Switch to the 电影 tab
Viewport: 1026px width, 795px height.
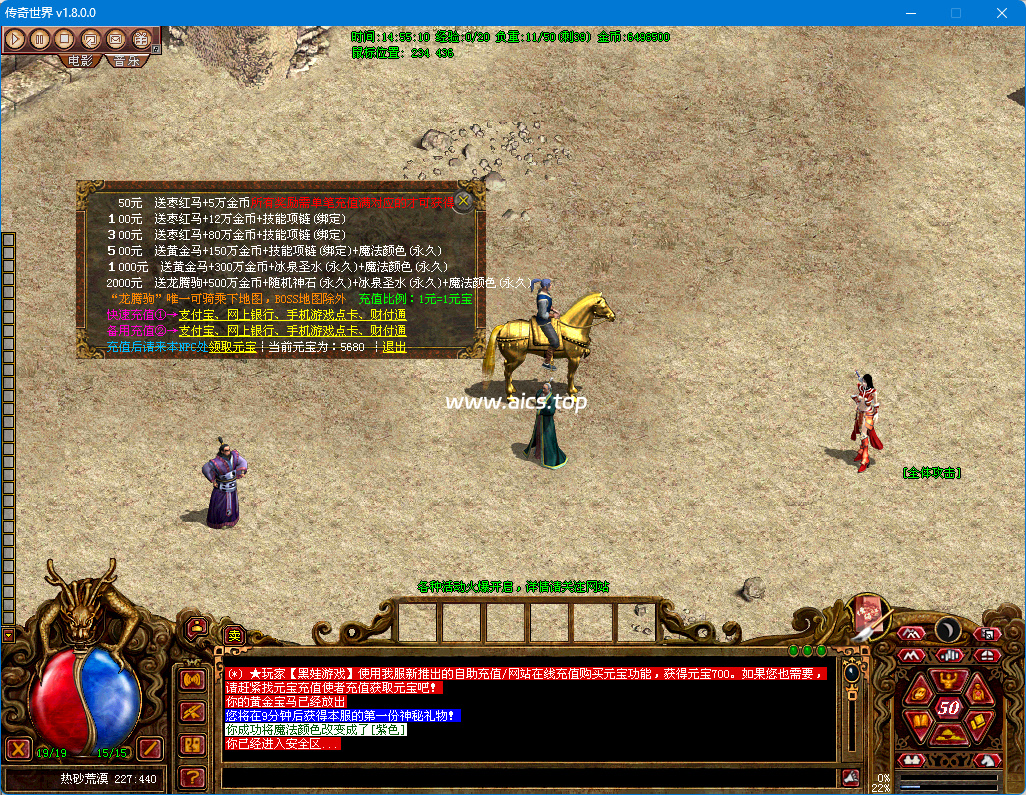coord(79,61)
